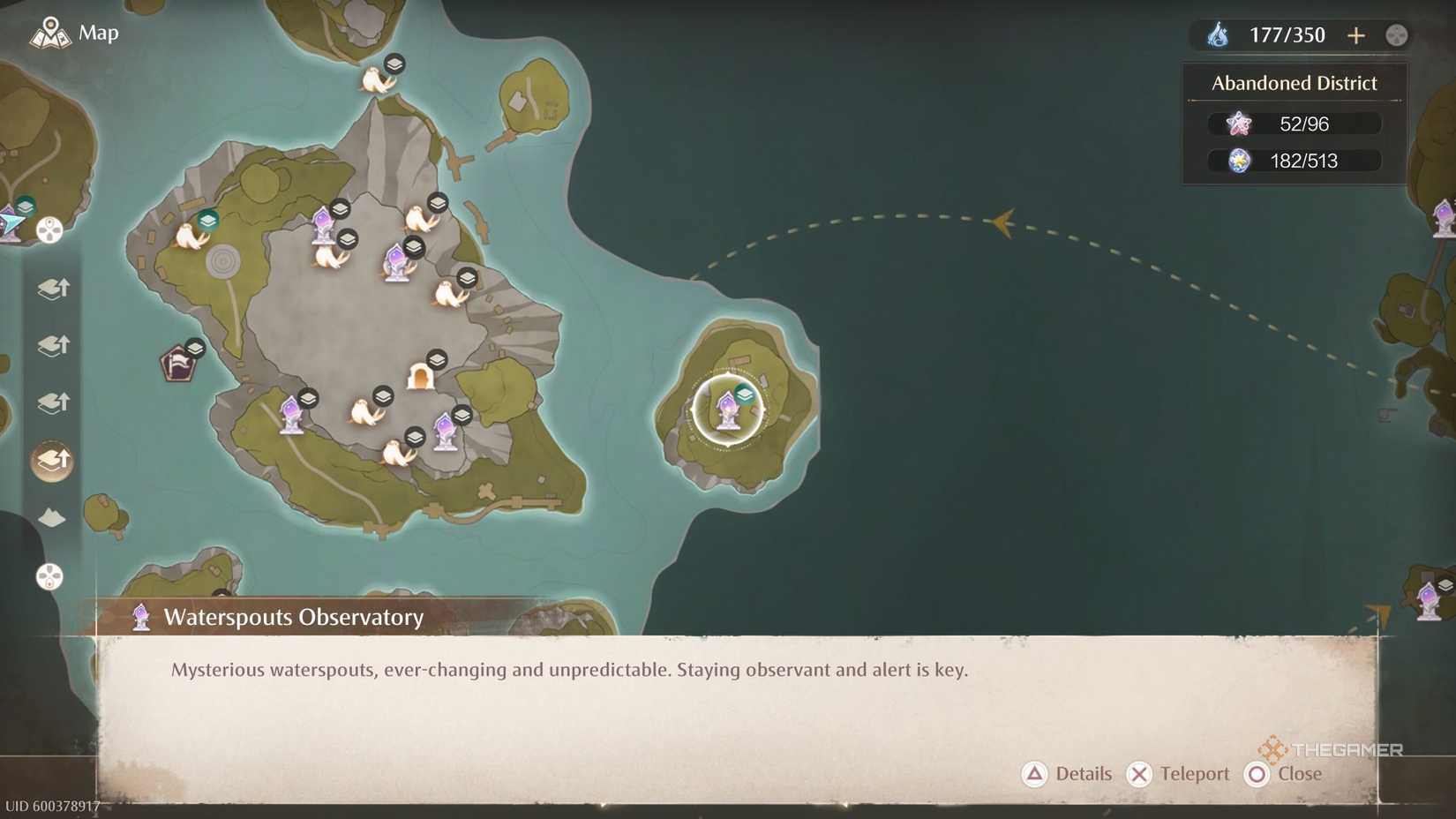Switch to the topmost map layer
1456x819 pixels.
click(52, 289)
